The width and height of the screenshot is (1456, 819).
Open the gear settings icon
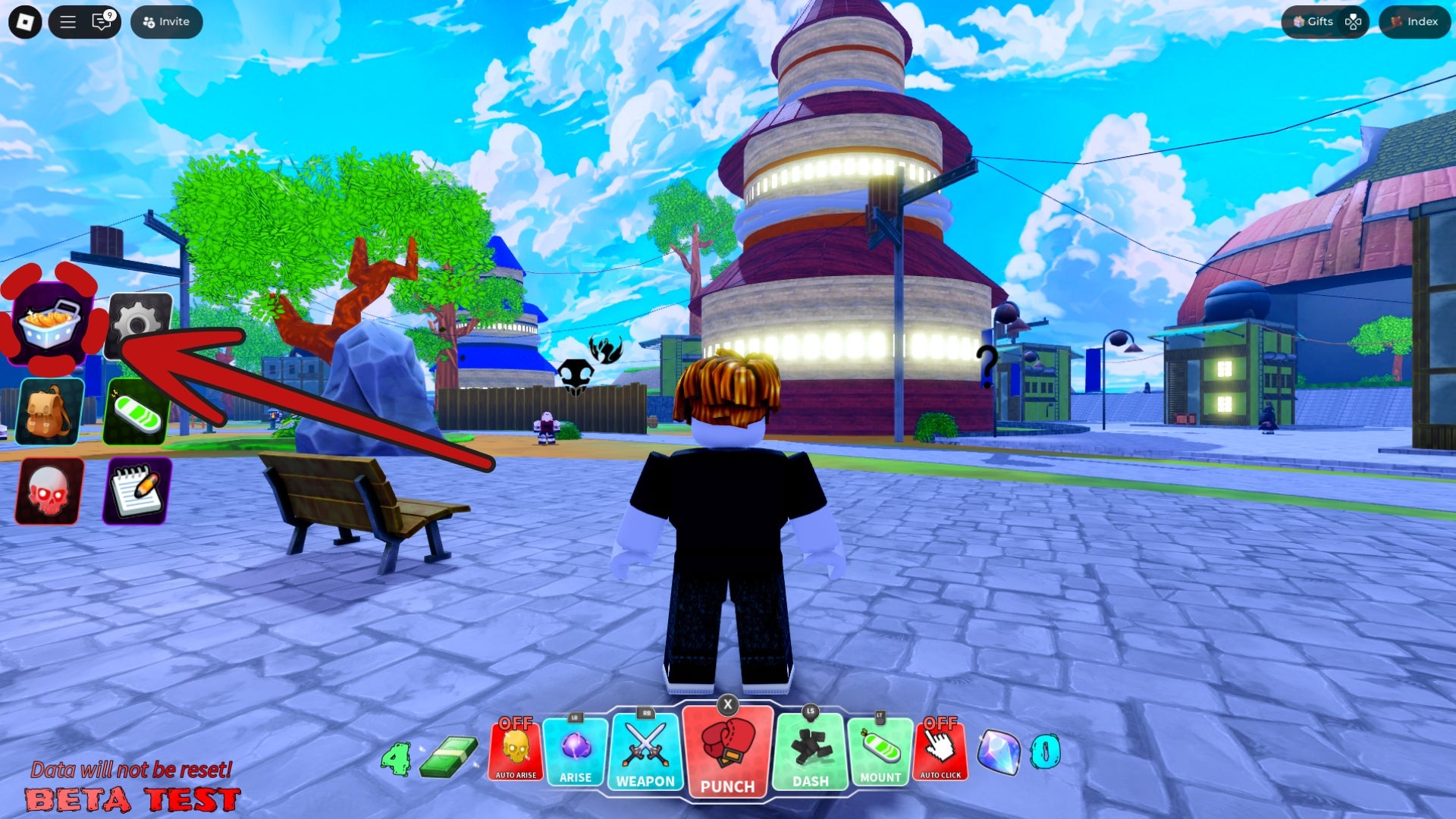pyautogui.click(x=140, y=325)
